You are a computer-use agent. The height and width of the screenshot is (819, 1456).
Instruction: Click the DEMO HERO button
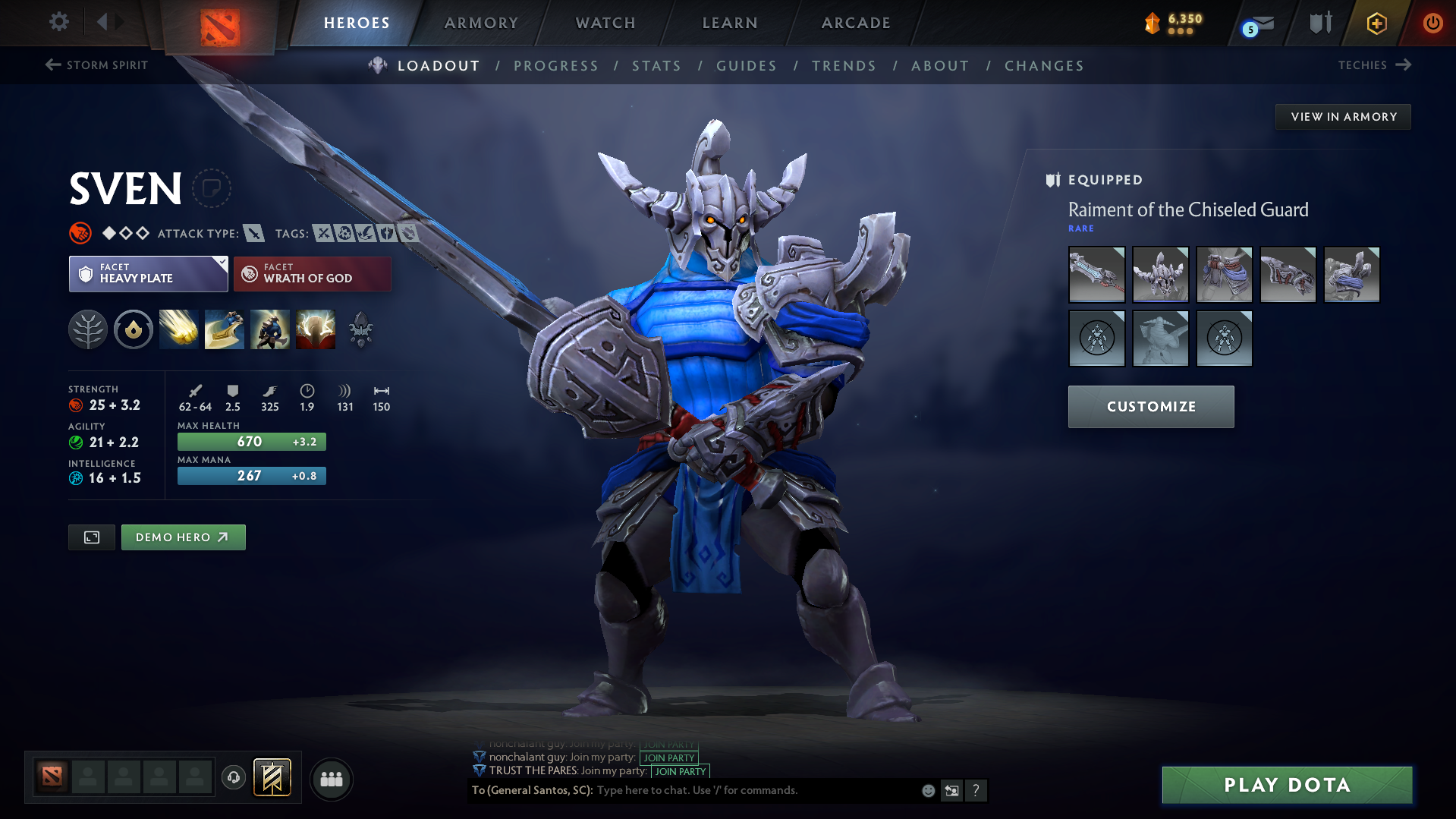[183, 537]
